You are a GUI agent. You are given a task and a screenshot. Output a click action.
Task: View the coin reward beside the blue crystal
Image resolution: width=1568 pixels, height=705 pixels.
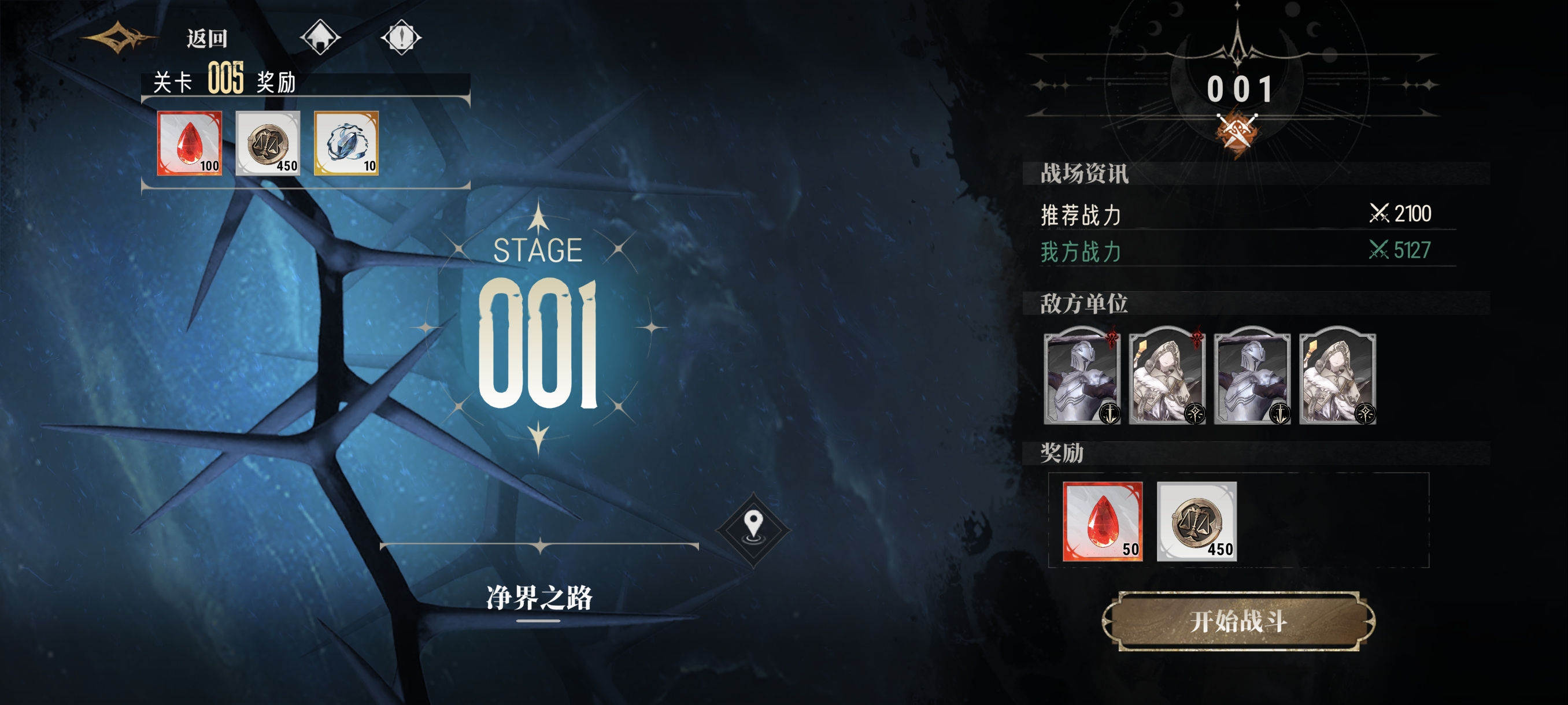click(268, 143)
